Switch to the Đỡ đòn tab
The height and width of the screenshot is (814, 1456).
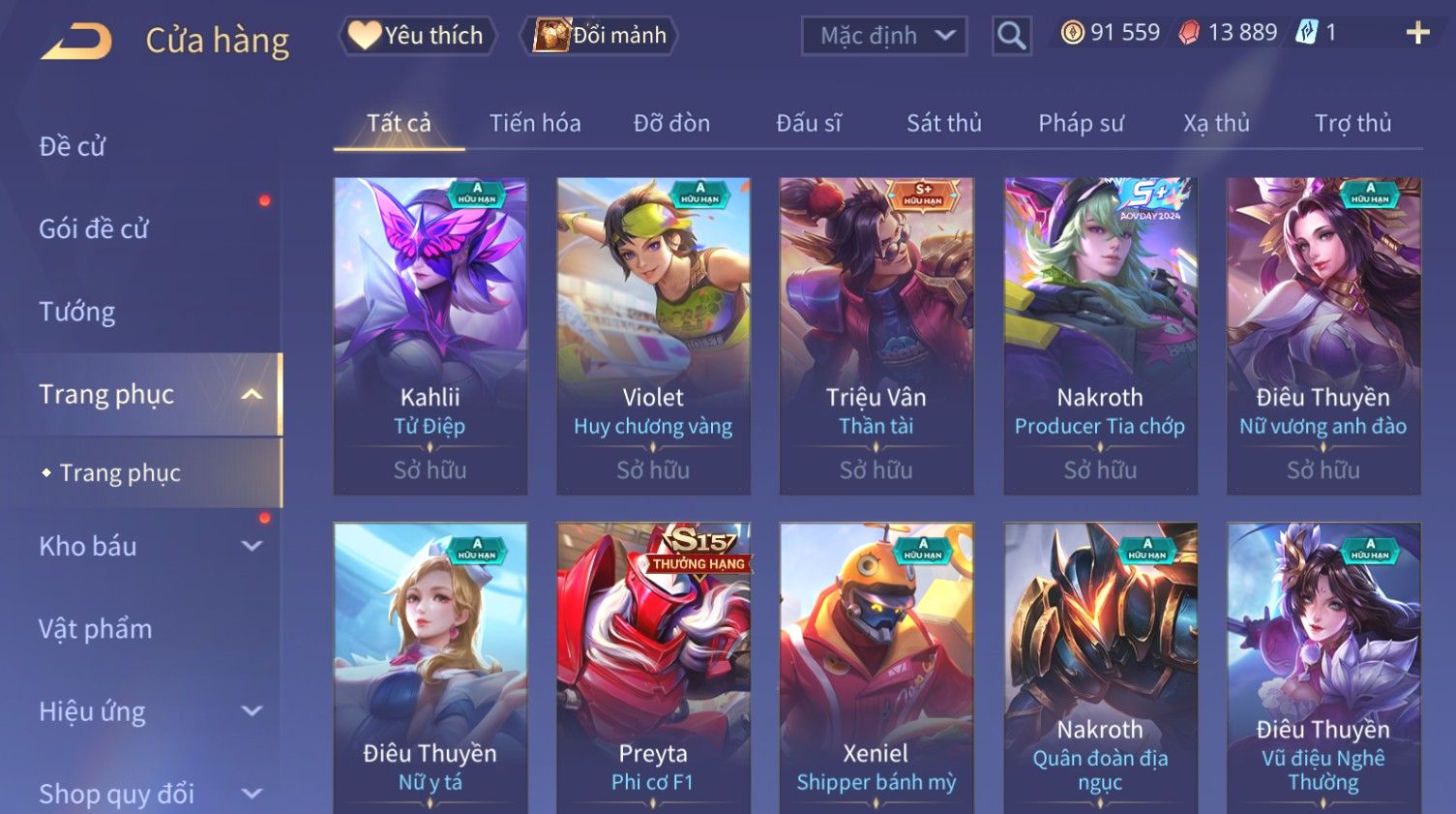click(x=671, y=124)
